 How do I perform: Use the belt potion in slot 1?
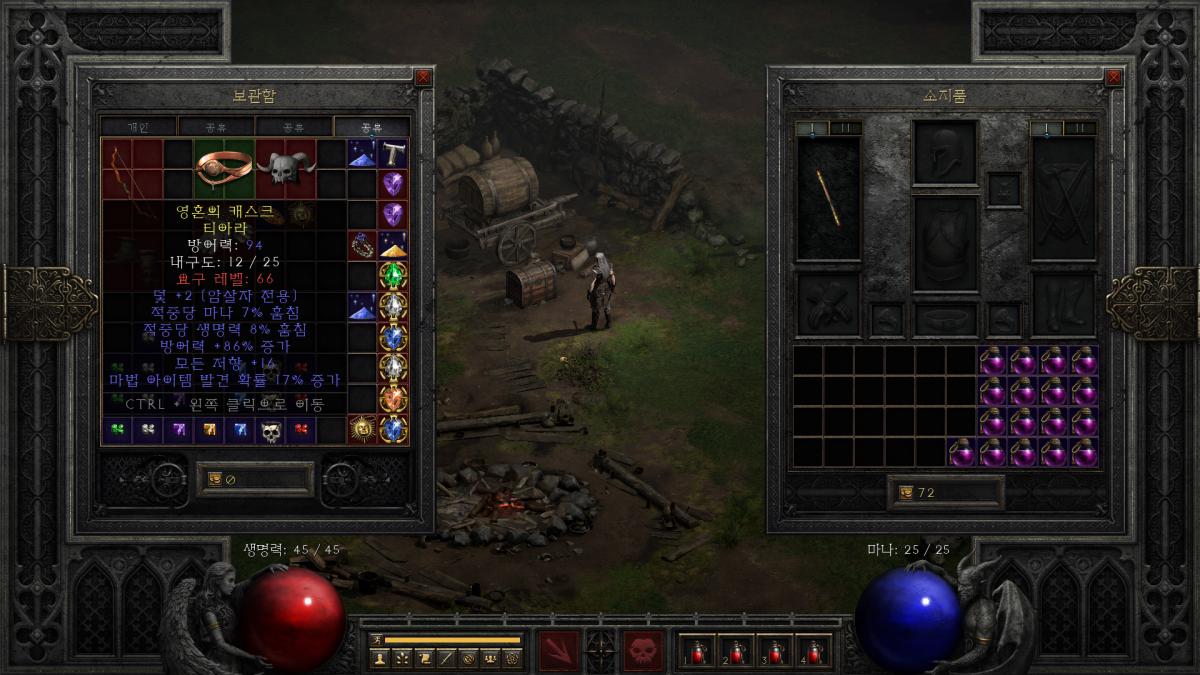coord(697,651)
